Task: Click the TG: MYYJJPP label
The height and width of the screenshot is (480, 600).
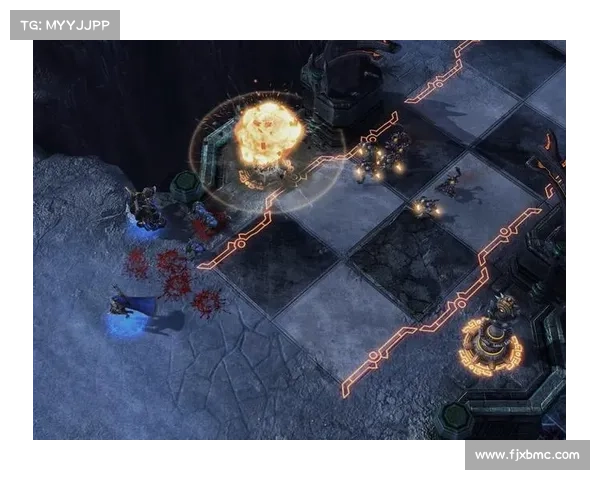Action: click(x=64, y=25)
